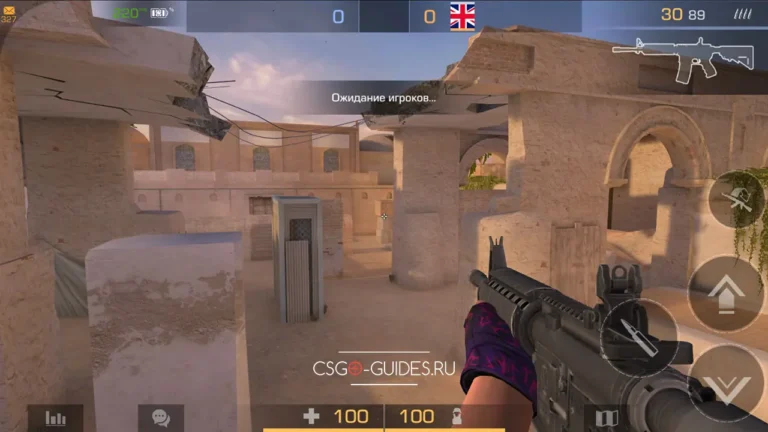Image resolution: width=768 pixels, height=432 pixels.
Task: Open the scoreboard bar chart icon
Action: (55, 418)
